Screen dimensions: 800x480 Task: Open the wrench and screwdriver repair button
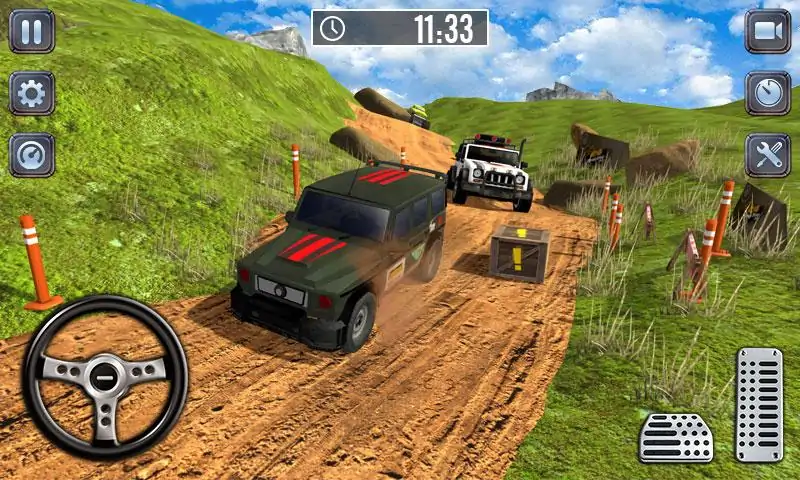767,155
